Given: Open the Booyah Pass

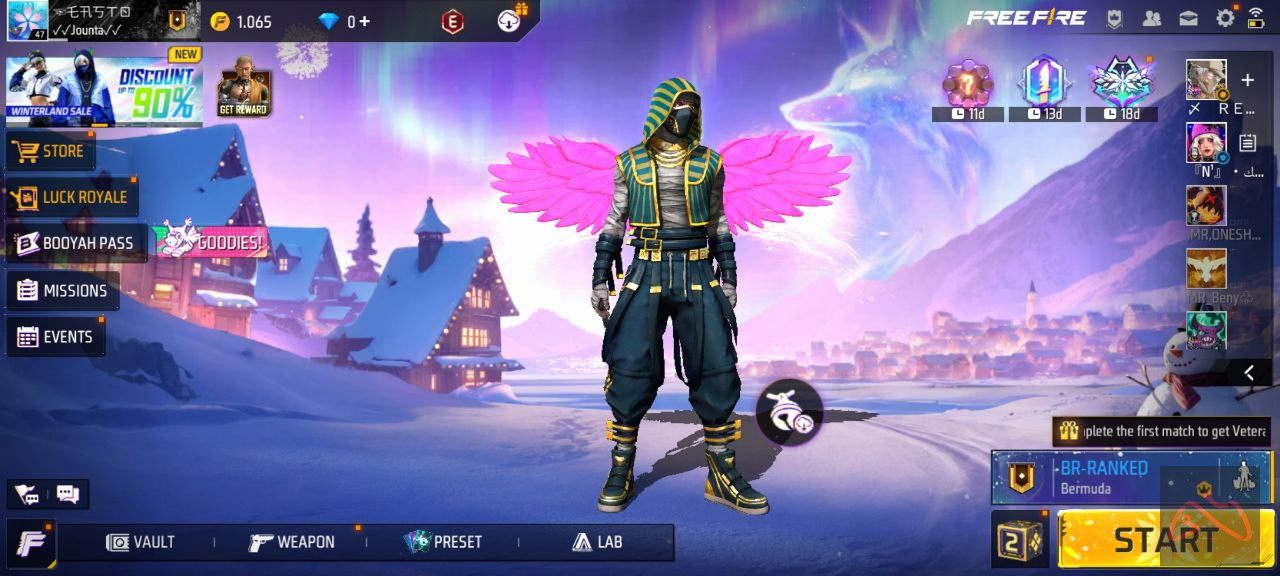Looking at the screenshot, I should click(x=76, y=243).
